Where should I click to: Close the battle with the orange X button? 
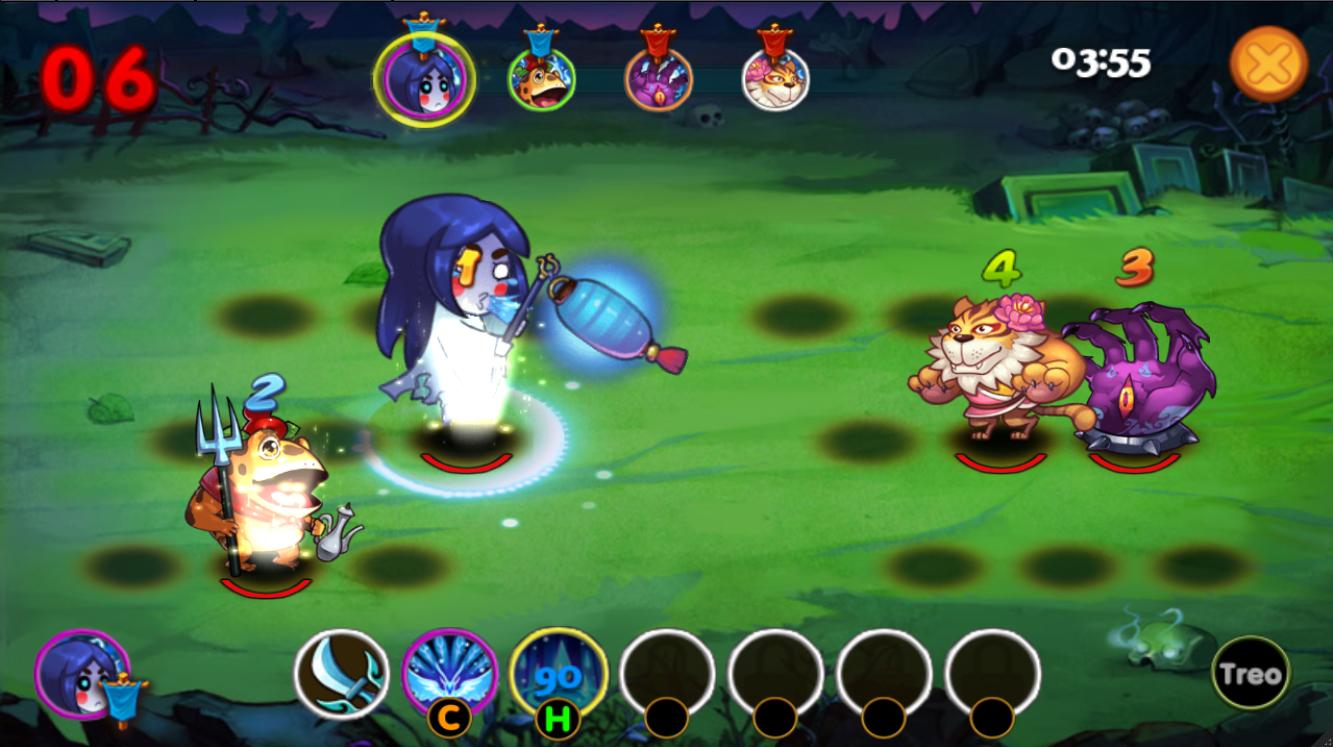[x=1268, y=64]
